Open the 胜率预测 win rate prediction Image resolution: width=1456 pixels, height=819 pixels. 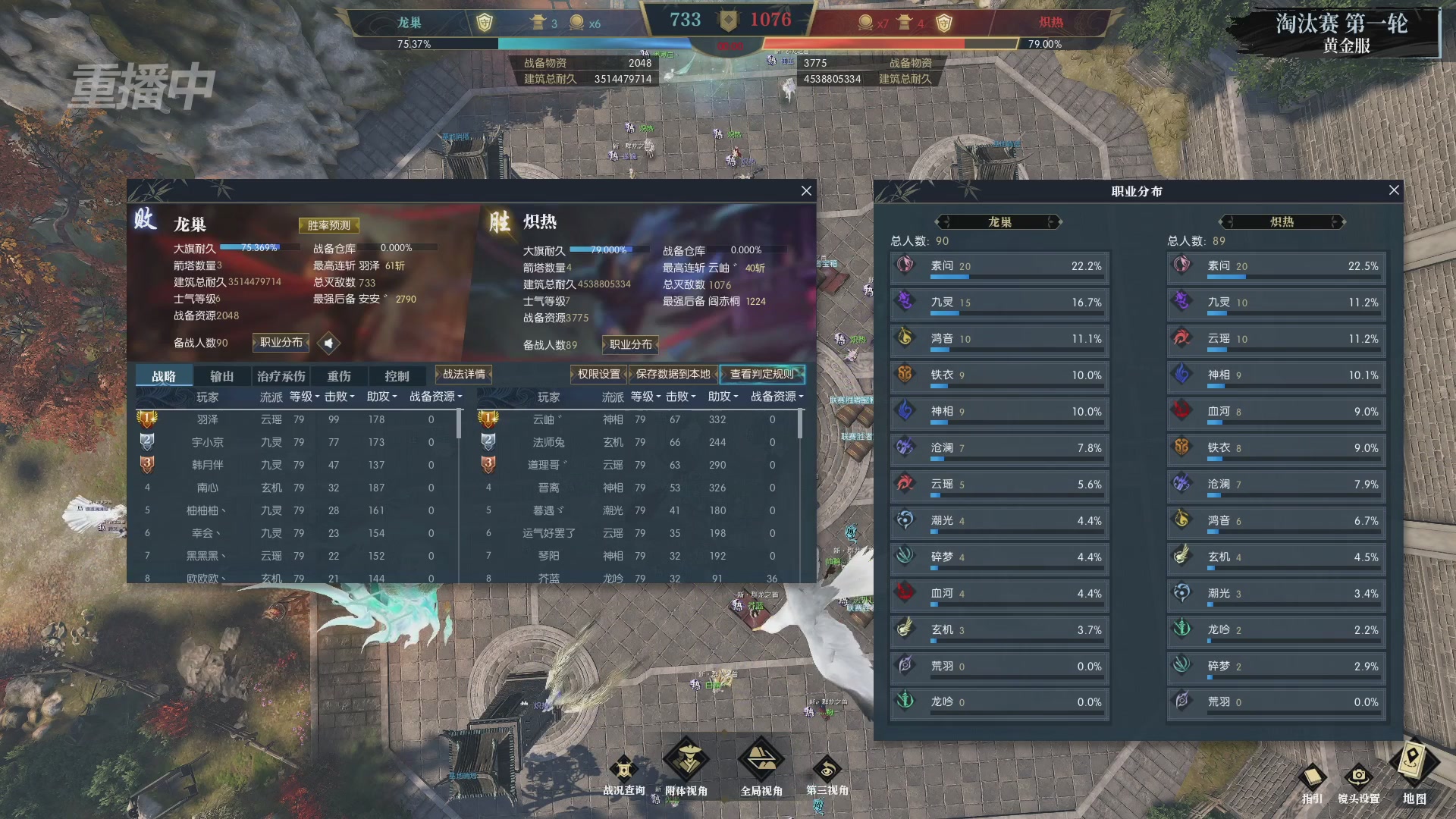pos(329,225)
